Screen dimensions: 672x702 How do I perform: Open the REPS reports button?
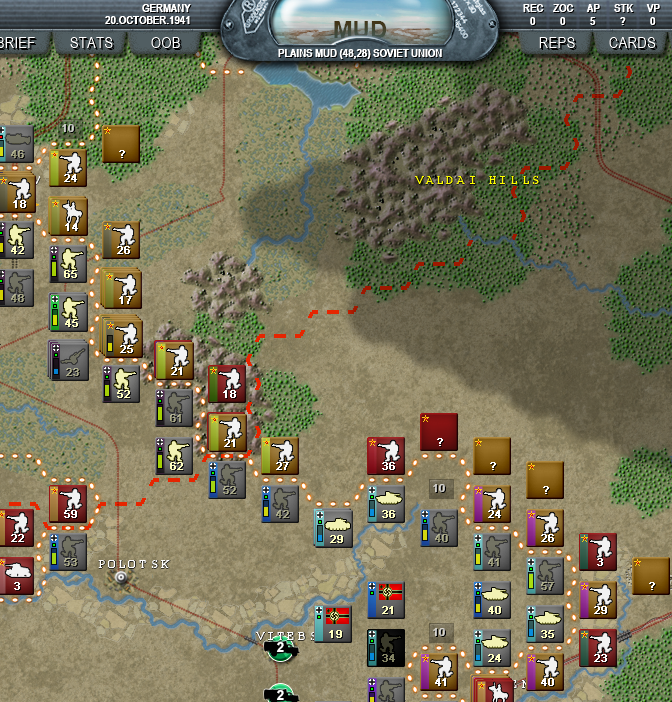pos(557,43)
